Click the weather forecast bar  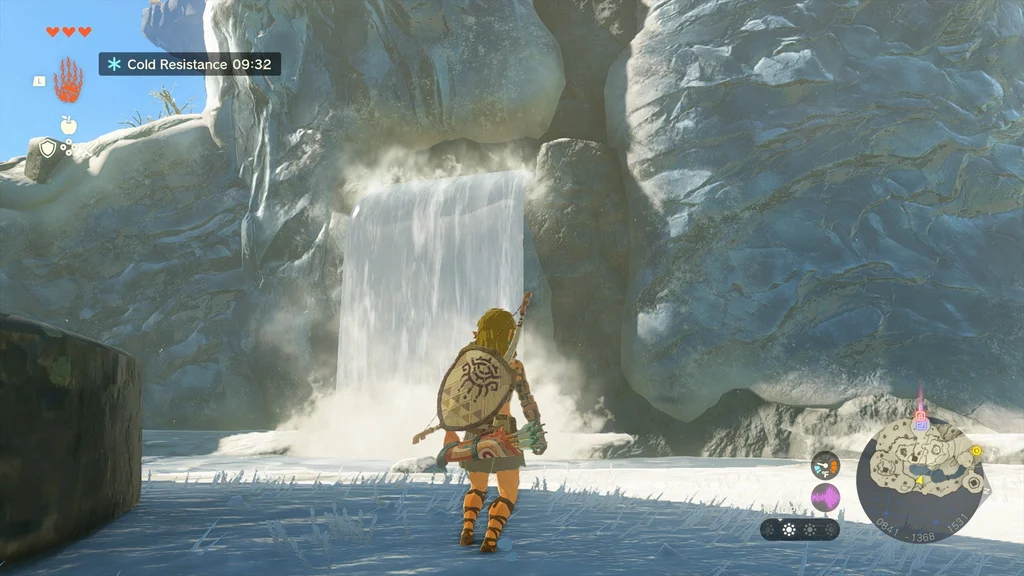799,530
